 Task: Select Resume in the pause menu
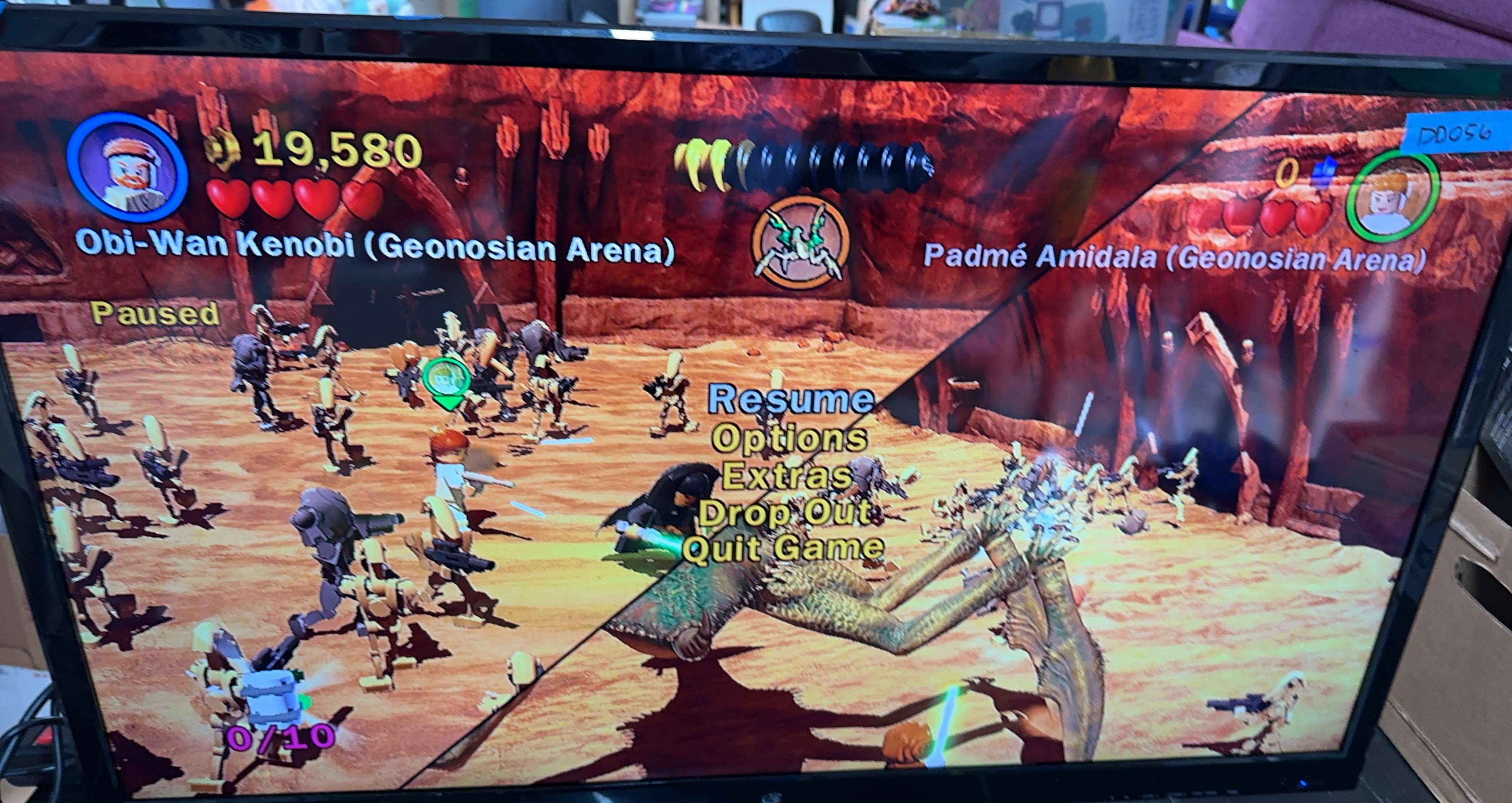[790, 400]
